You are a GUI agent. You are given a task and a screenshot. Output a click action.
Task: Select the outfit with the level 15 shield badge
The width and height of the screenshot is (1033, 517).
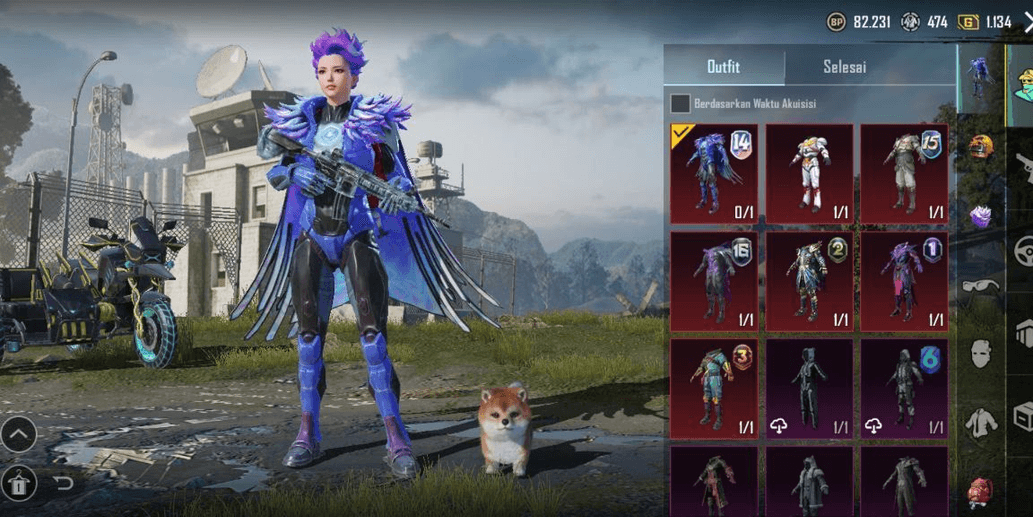click(x=904, y=173)
